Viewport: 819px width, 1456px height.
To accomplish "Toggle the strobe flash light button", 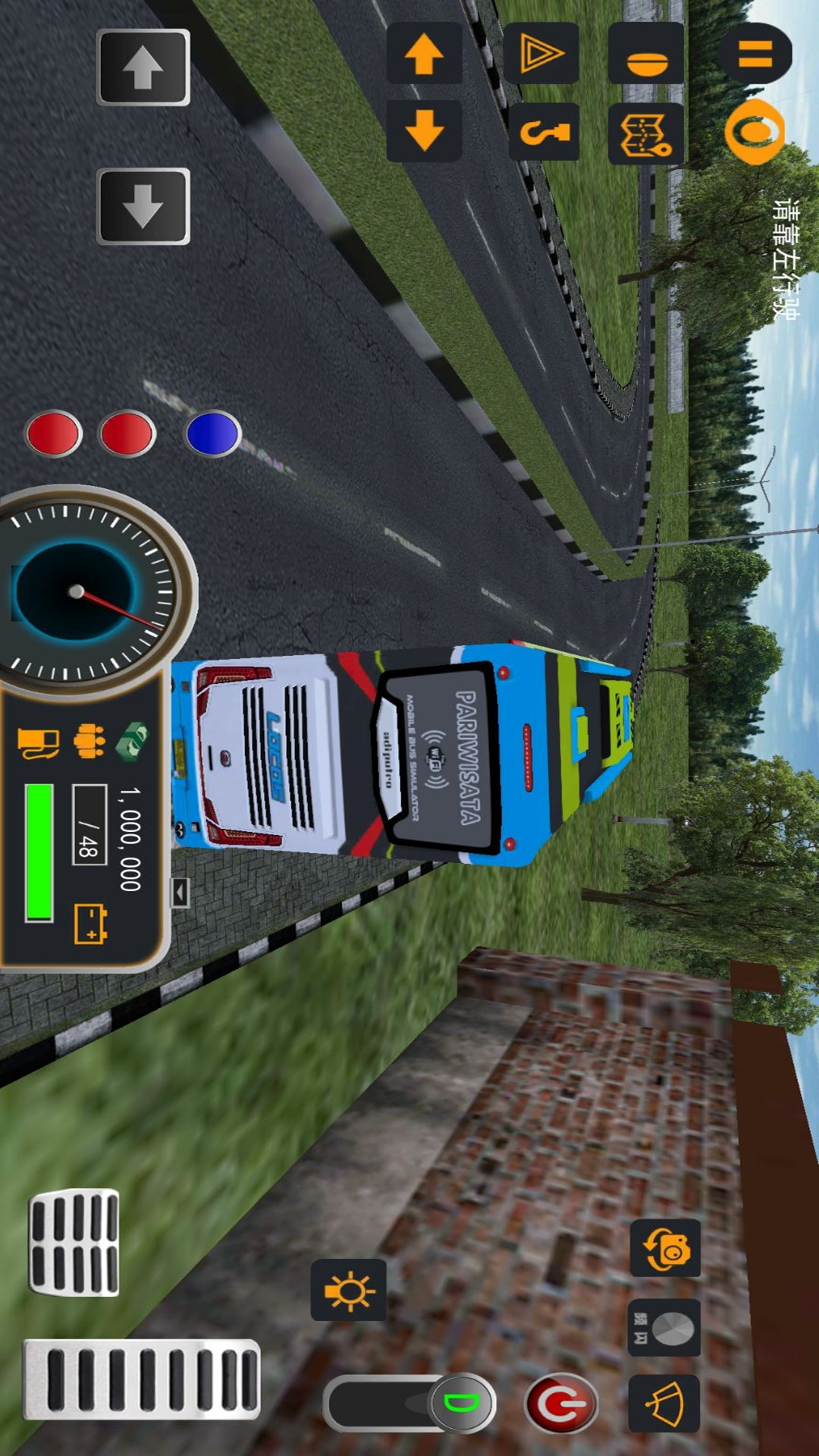I will pos(664,1328).
